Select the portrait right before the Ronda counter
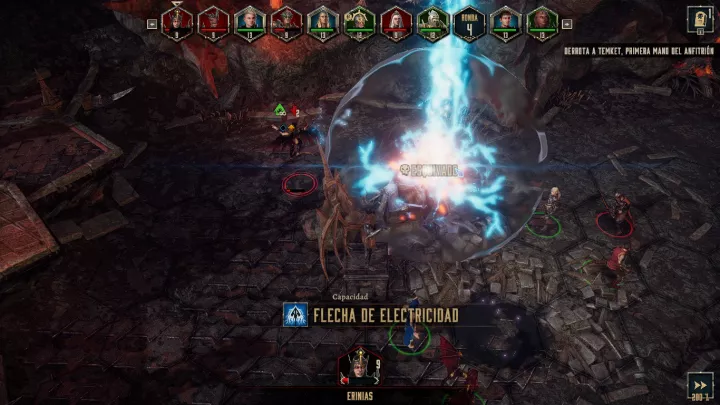720x405 pixels. coord(432,21)
